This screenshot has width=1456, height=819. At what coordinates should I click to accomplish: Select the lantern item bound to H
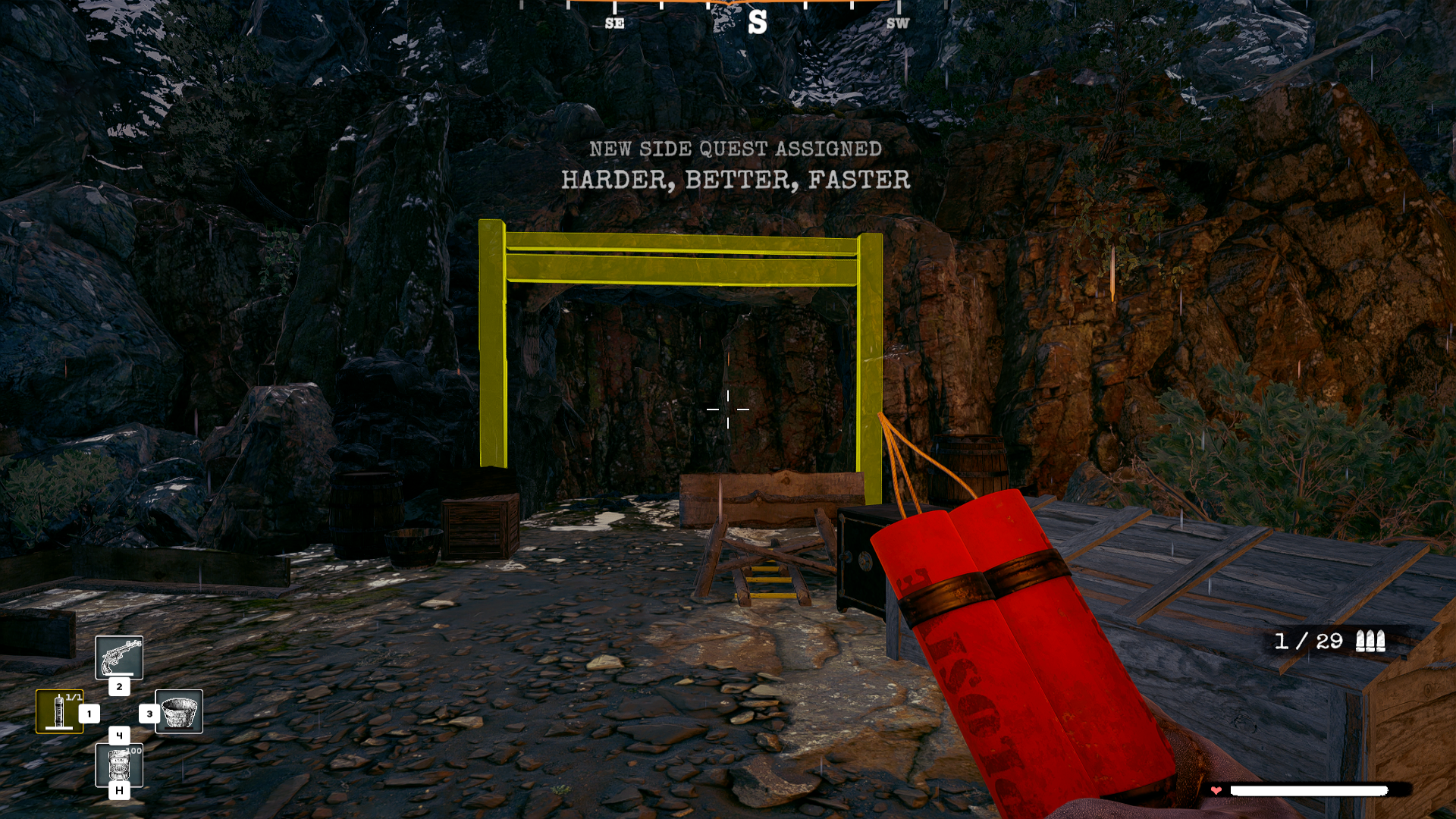coord(119,766)
